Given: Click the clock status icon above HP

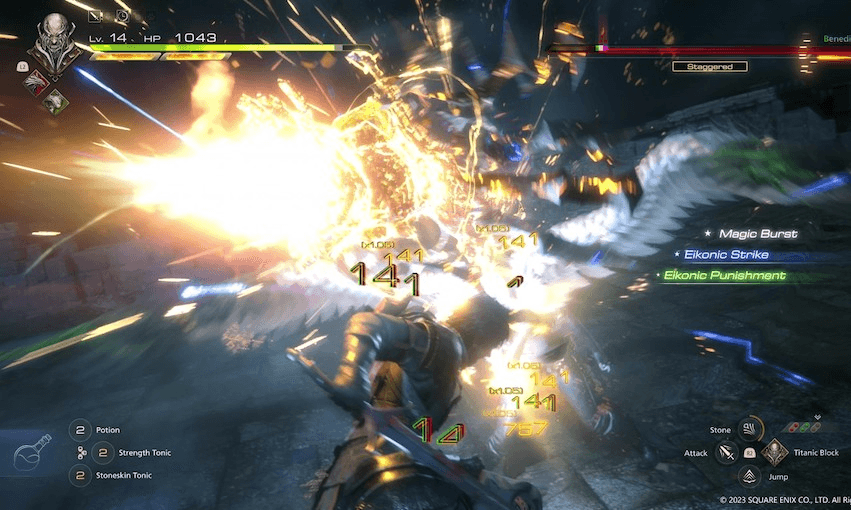Looking at the screenshot, I should coord(122,16).
